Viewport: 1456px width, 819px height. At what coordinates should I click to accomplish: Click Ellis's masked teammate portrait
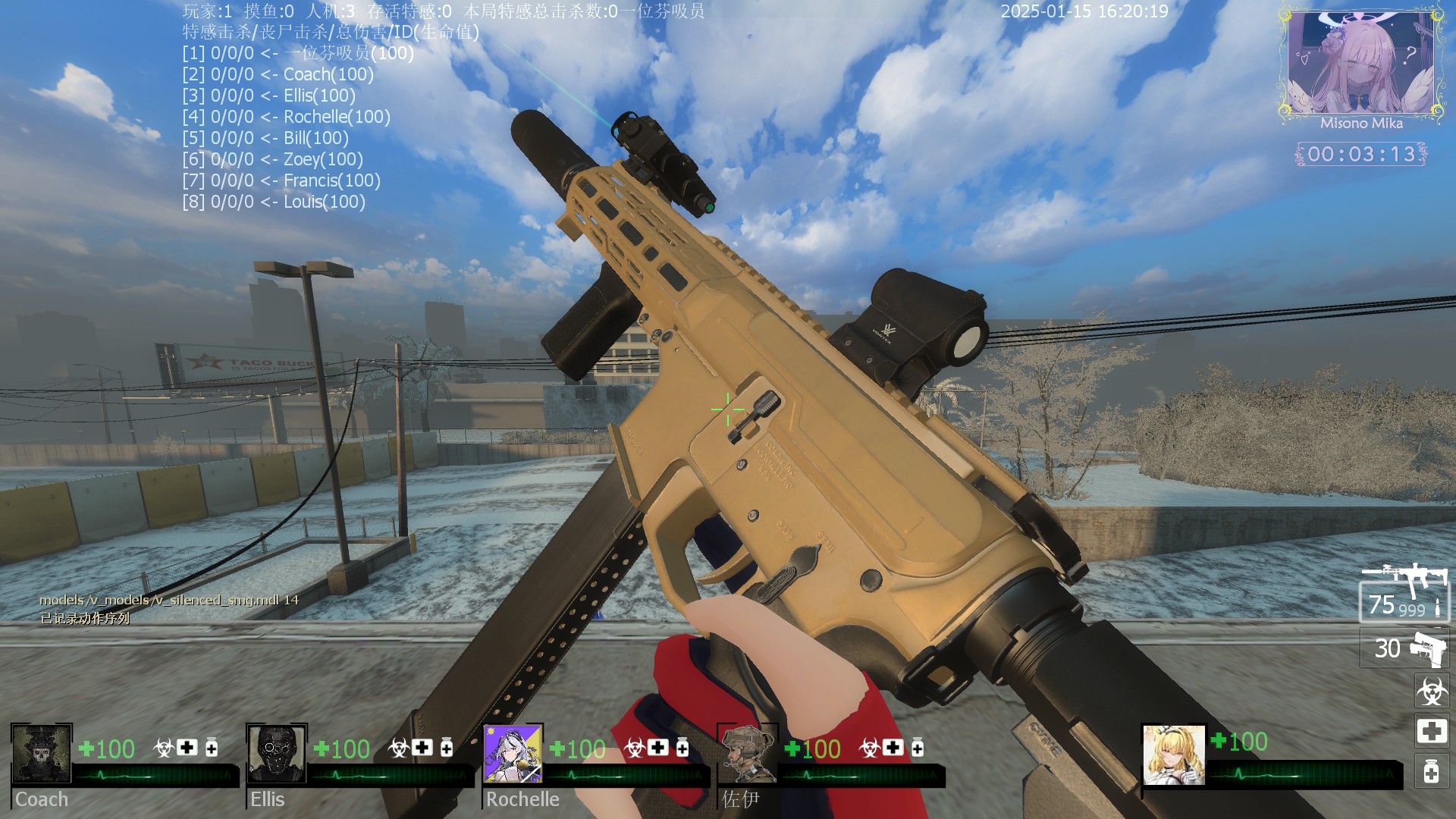pos(277,754)
